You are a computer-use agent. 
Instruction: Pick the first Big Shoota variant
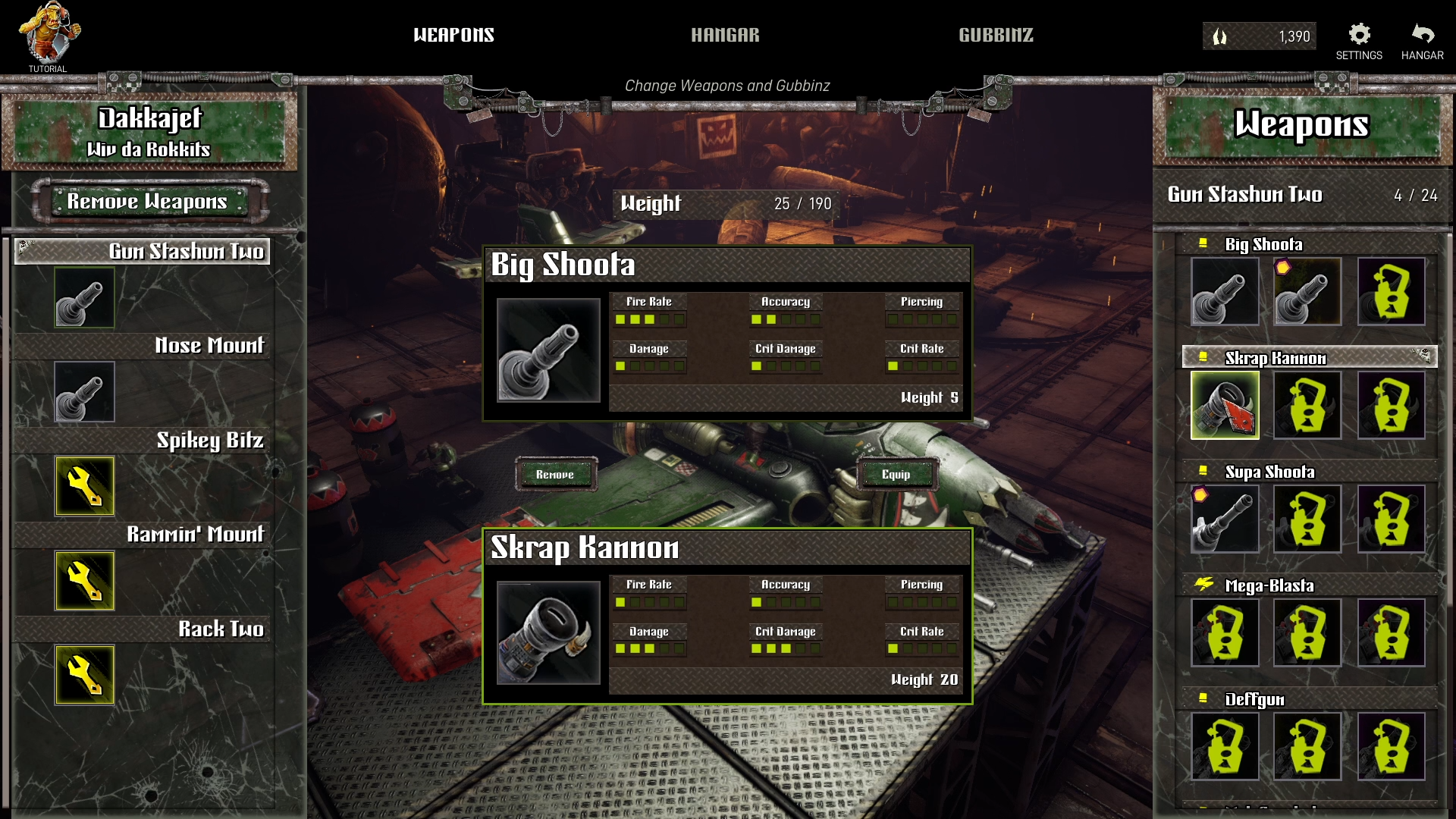[1225, 291]
